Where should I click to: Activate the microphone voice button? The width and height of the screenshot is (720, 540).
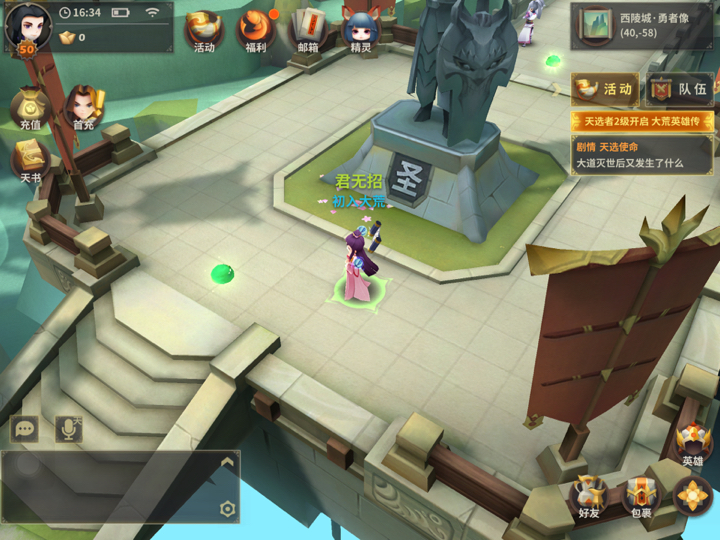(x=68, y=429)
